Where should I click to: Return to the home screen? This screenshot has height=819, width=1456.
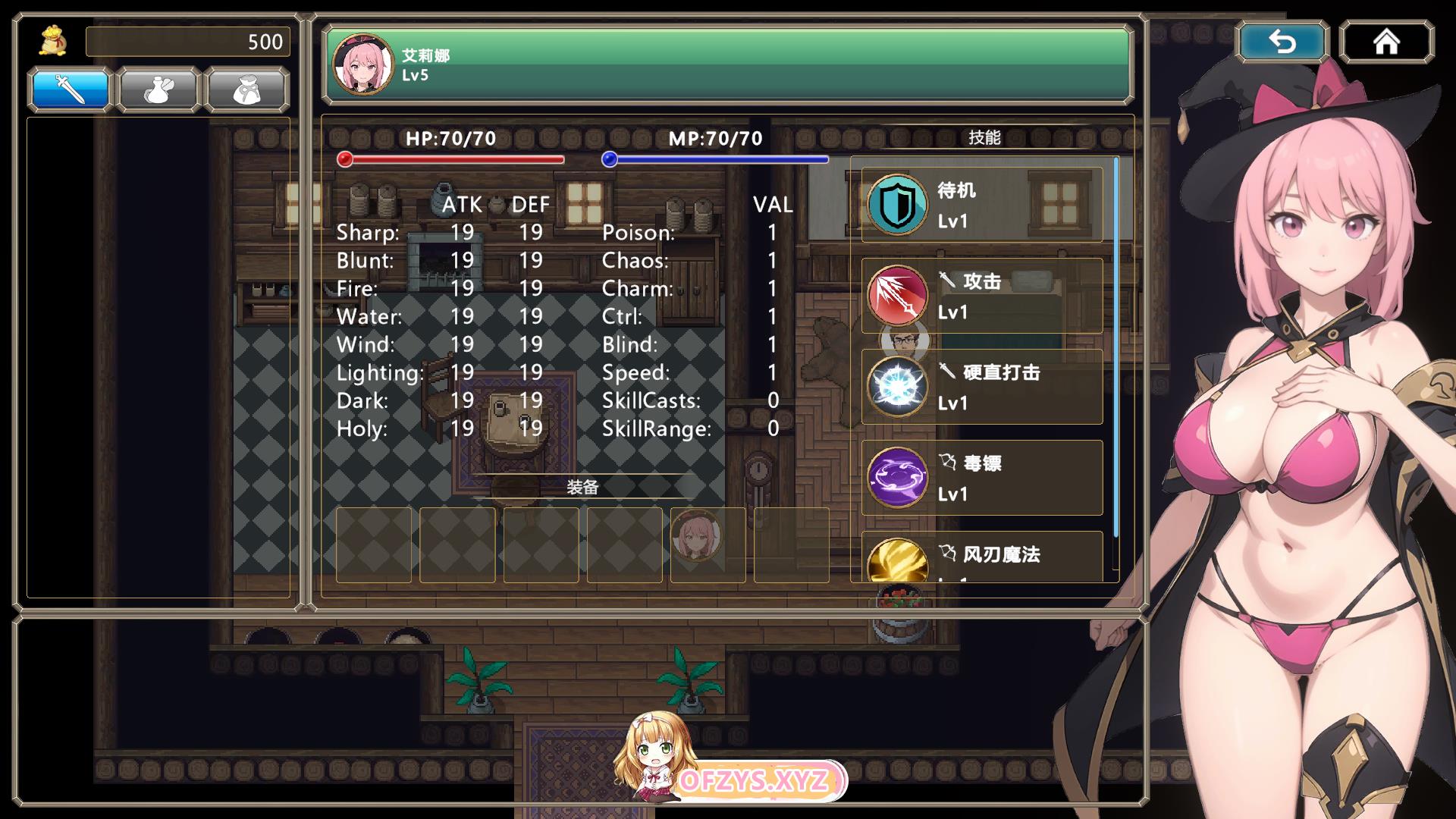[x=1386, y=42]
